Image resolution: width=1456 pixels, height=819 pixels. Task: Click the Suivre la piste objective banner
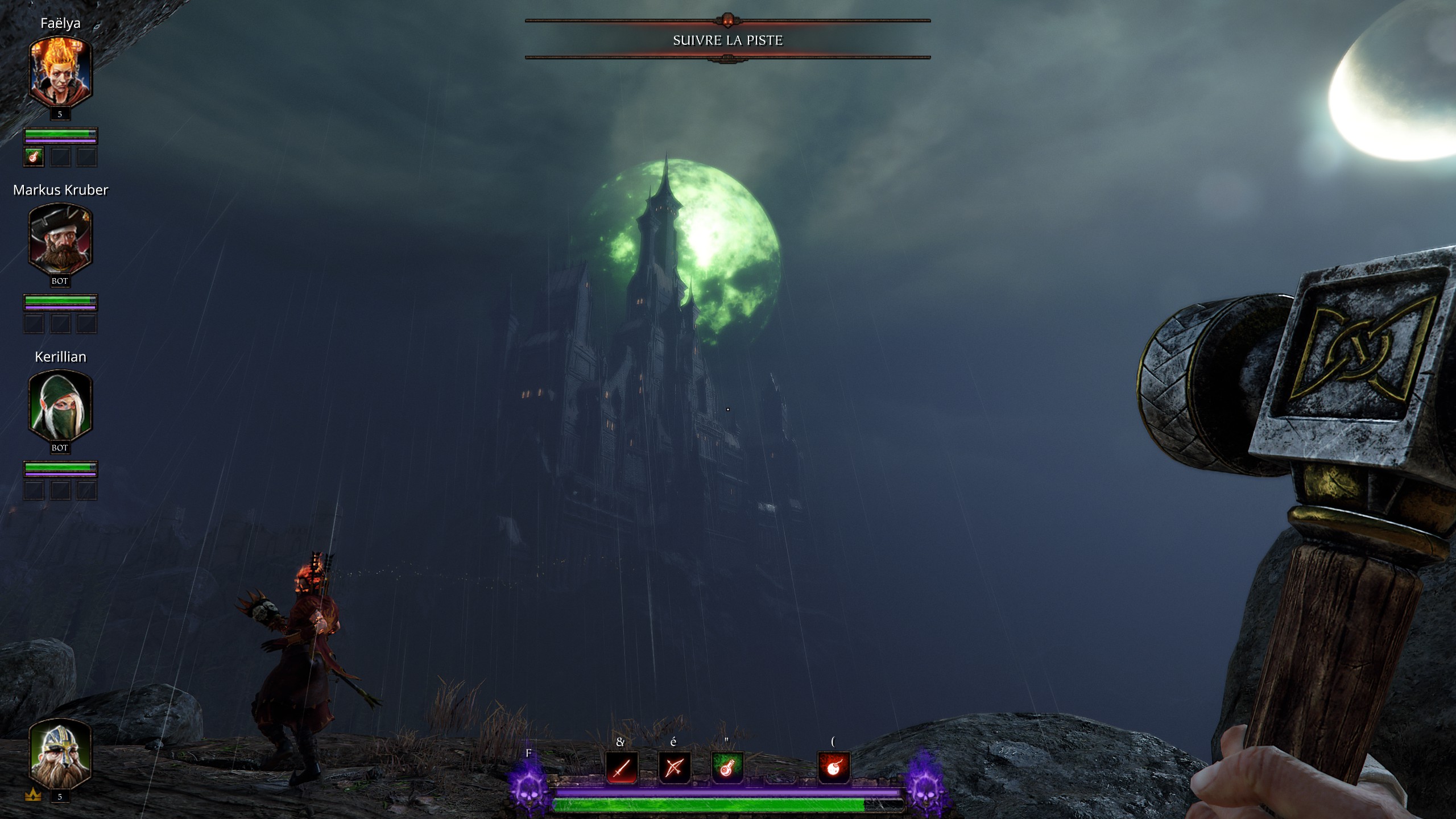[x=727, y=40]
